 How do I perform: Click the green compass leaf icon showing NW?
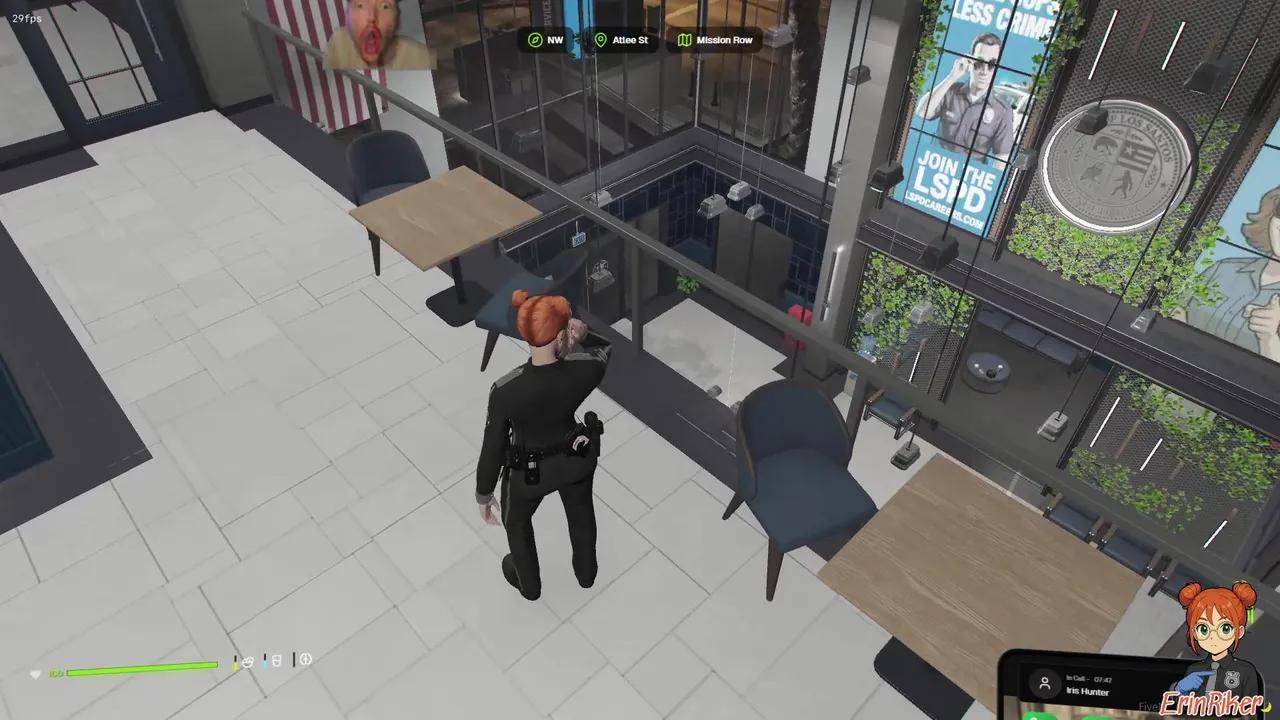pyautogui.click(x=533, y=40)
